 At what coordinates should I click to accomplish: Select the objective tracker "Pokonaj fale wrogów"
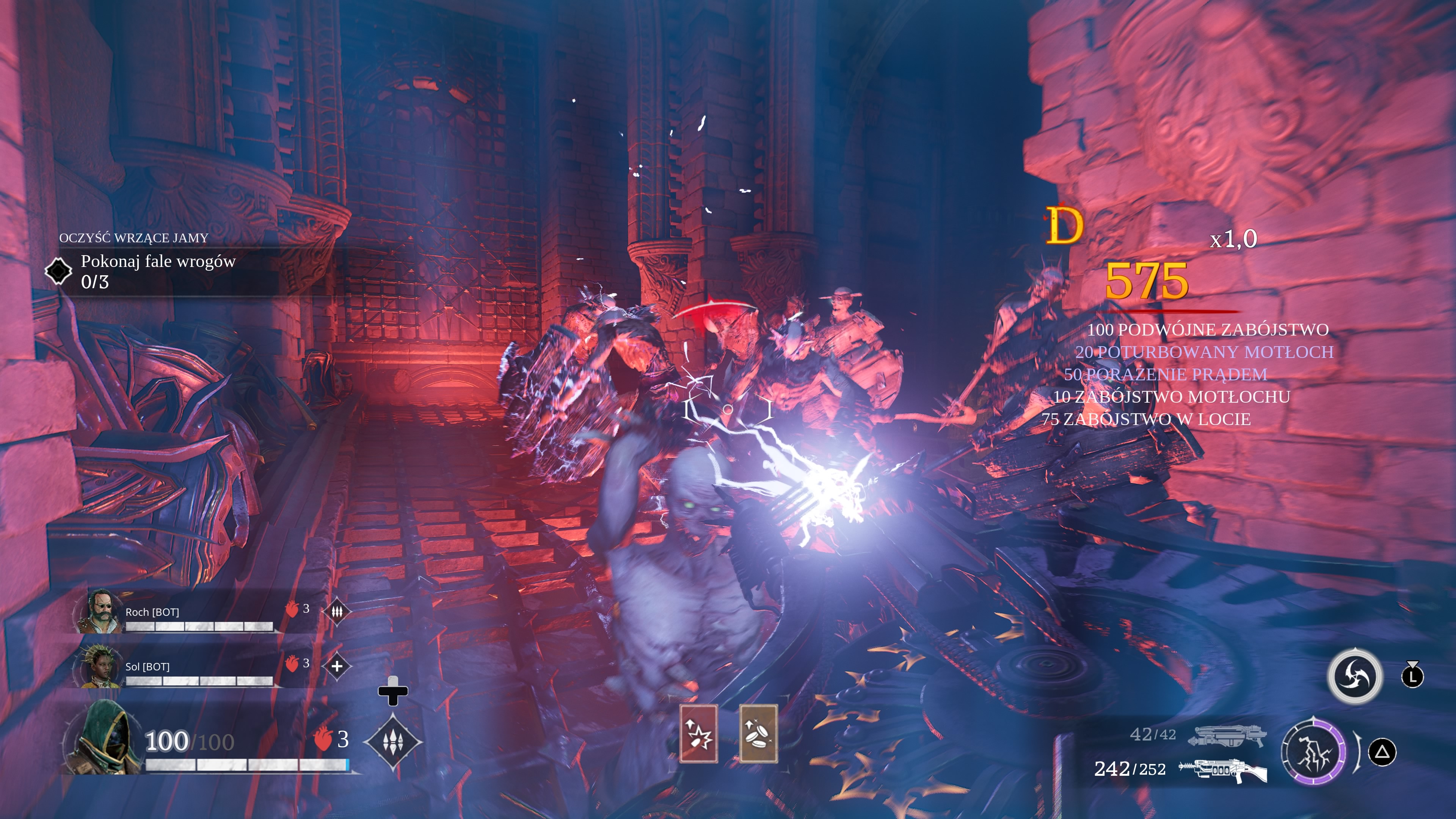pyautogui.click(x=158, y=271)
